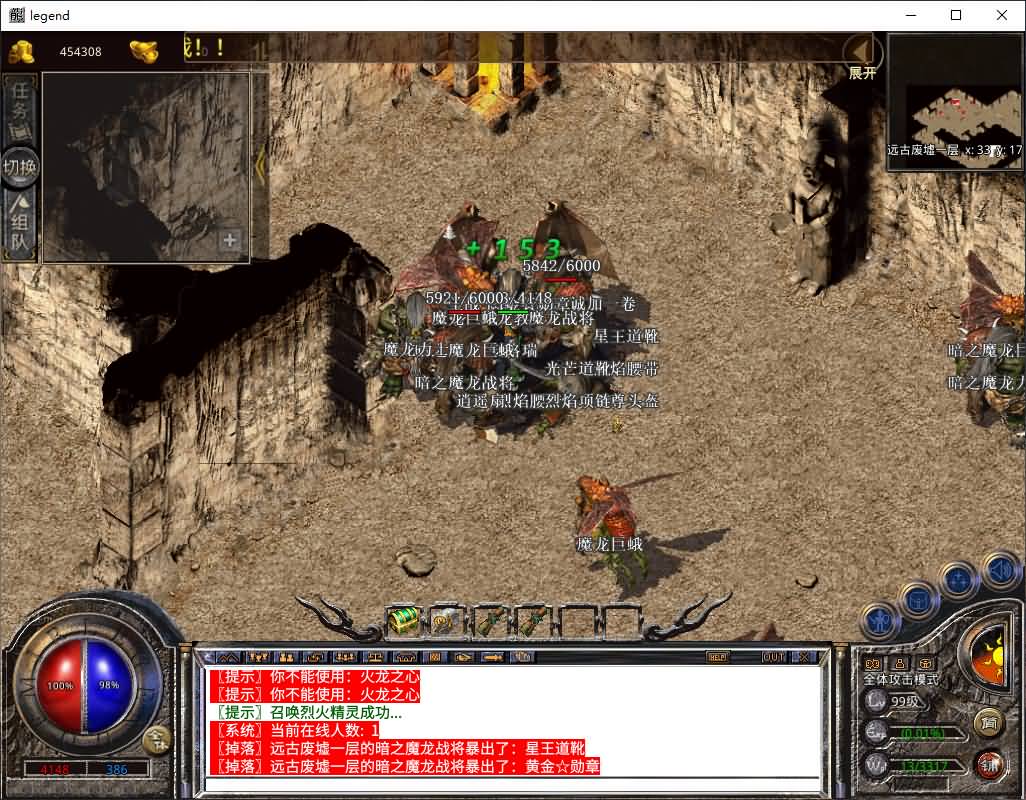Image resolution: width=1026 pixels, height=800 pixels.
Task: Maximize the legend game window
Action: coord(956,15)
